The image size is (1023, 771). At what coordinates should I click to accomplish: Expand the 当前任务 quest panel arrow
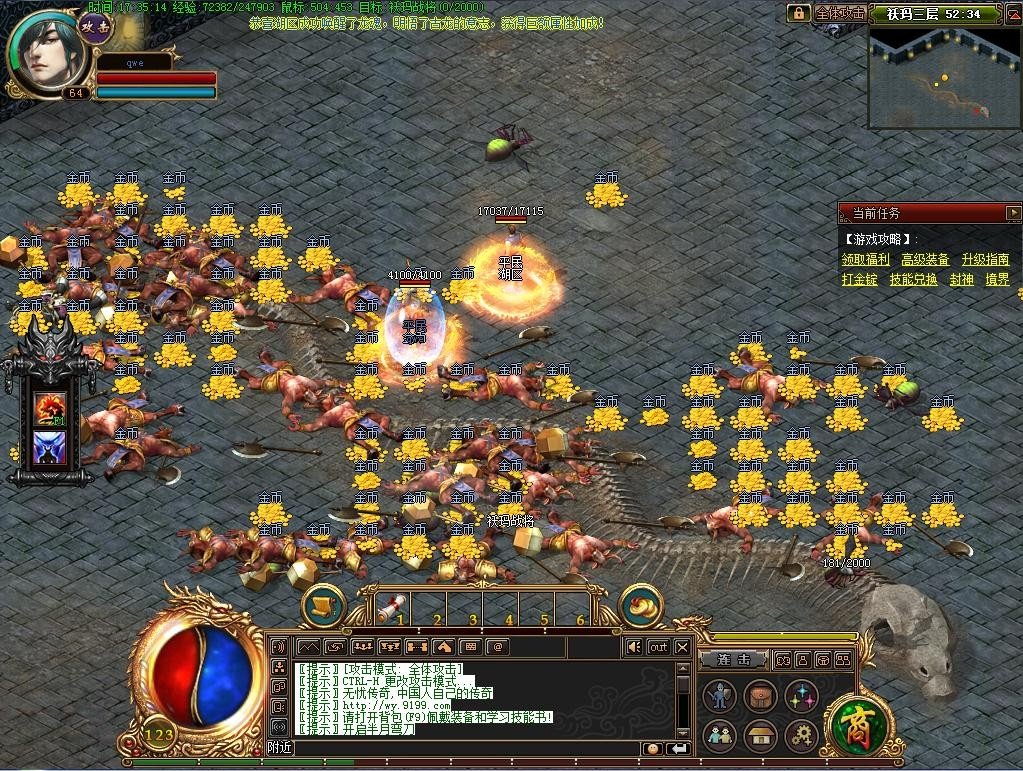pyautogui.click(x=1013, y=213)
